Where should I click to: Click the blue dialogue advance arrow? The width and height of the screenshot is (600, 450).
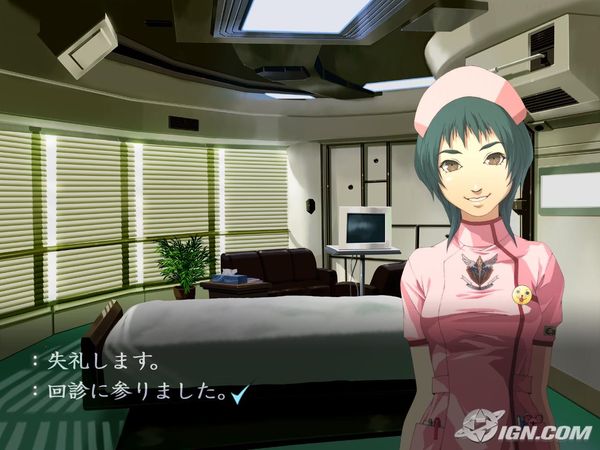(238, 393)
